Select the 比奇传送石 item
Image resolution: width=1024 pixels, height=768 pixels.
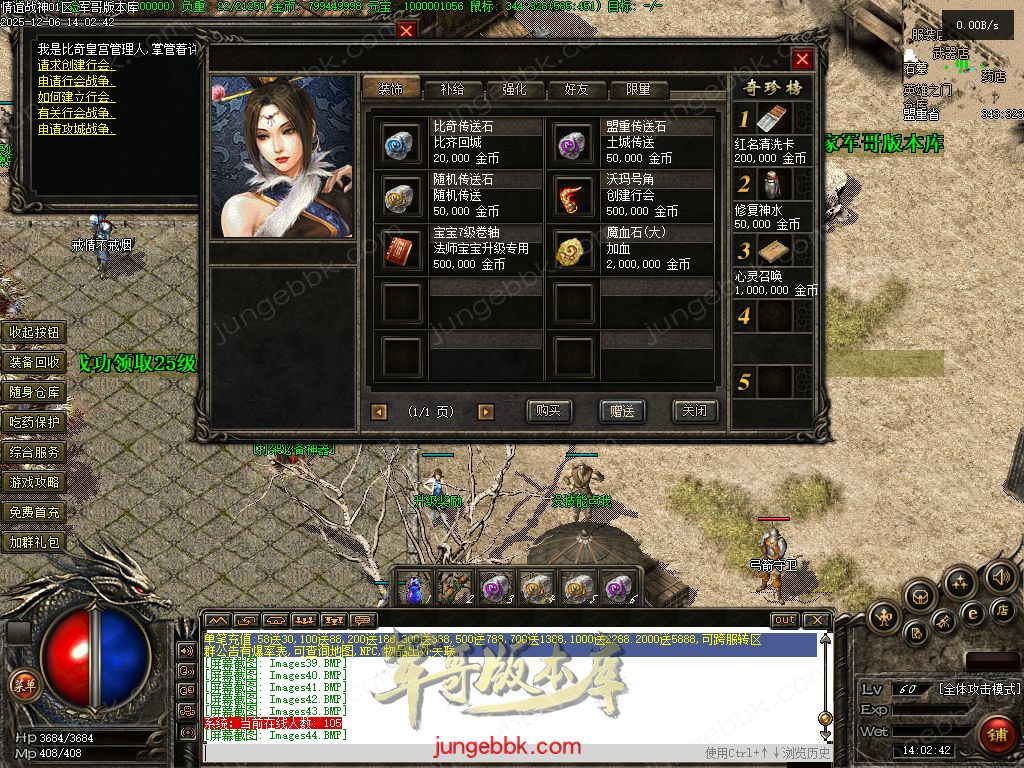tap(402, 143)
